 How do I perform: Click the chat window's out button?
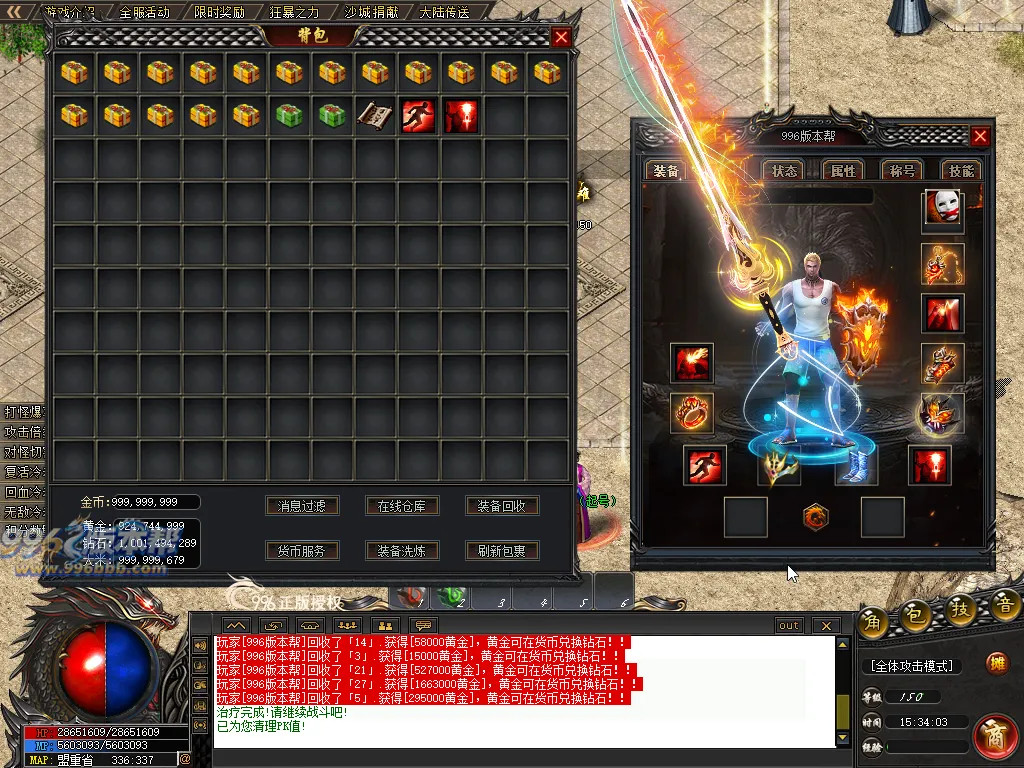click(x=789, y=626)
